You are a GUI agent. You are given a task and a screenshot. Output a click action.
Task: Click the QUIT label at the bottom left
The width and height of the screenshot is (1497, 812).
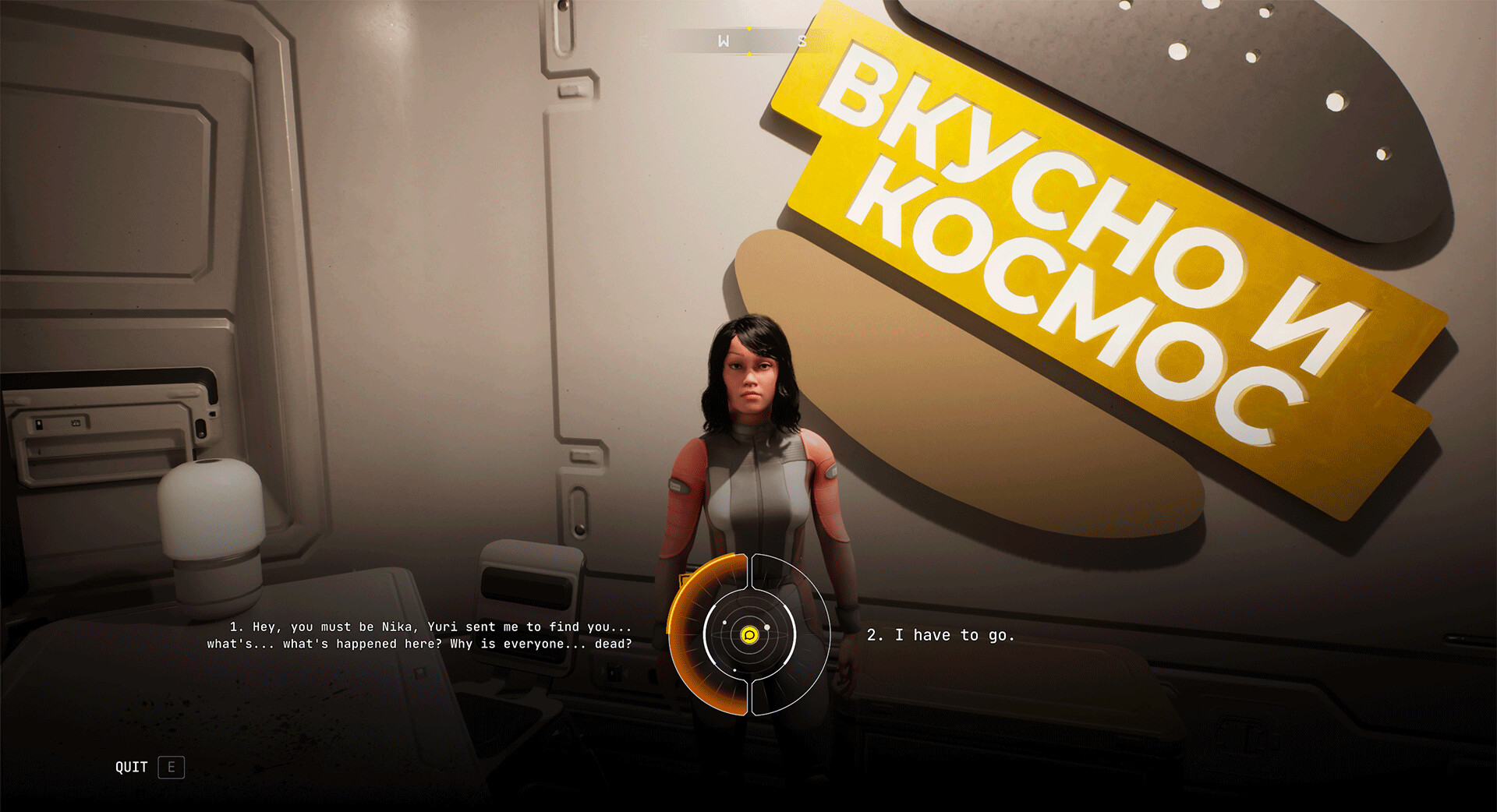(x=131, y=768)
